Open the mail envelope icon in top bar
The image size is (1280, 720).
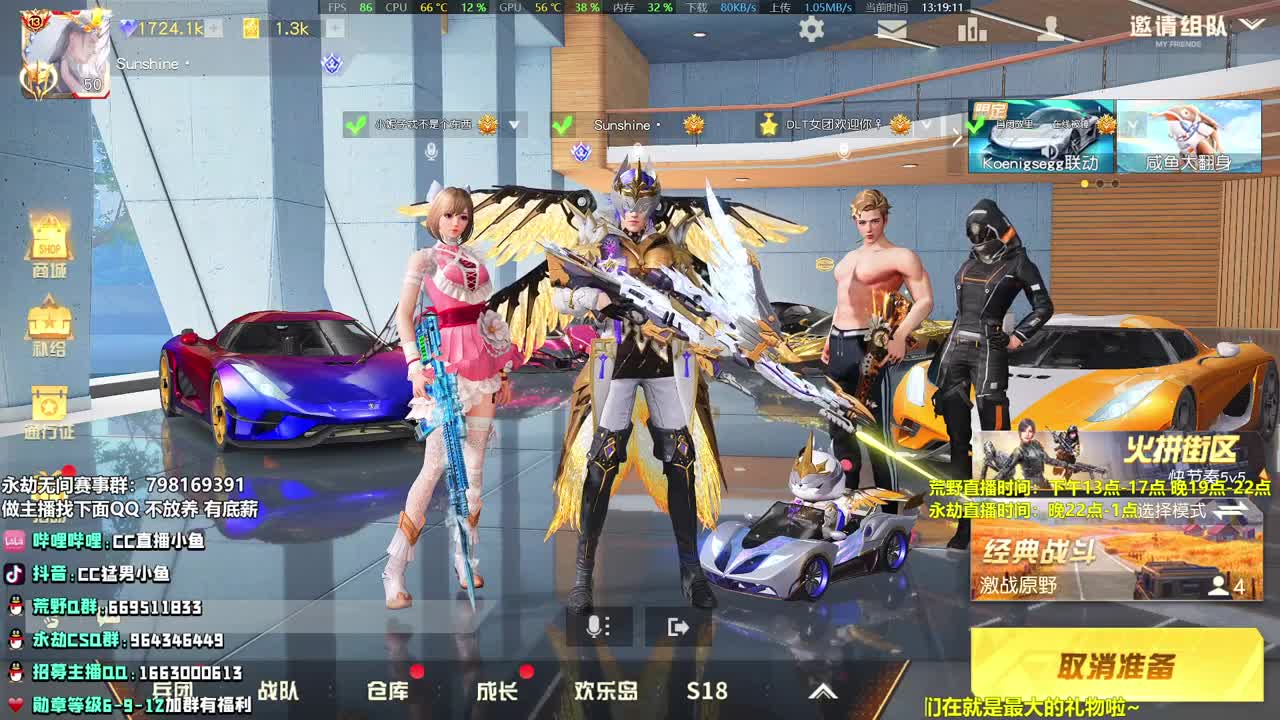click(x=893, y=28)
